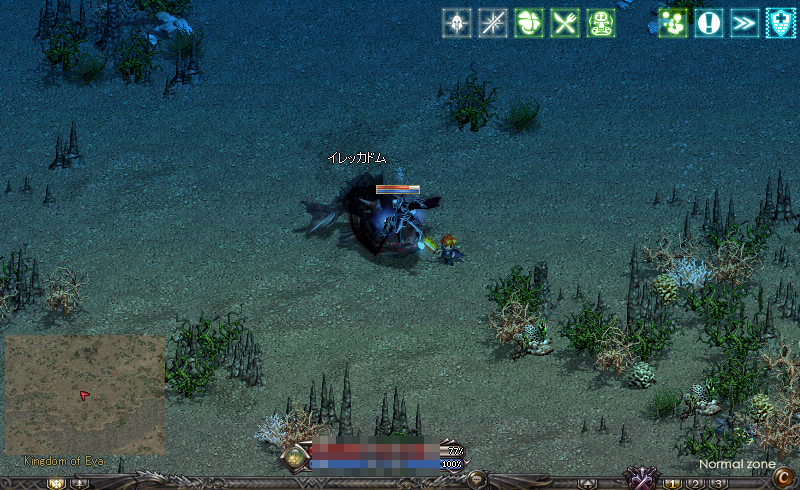Select the crossed-out sparkle icon

pos(493,23)
